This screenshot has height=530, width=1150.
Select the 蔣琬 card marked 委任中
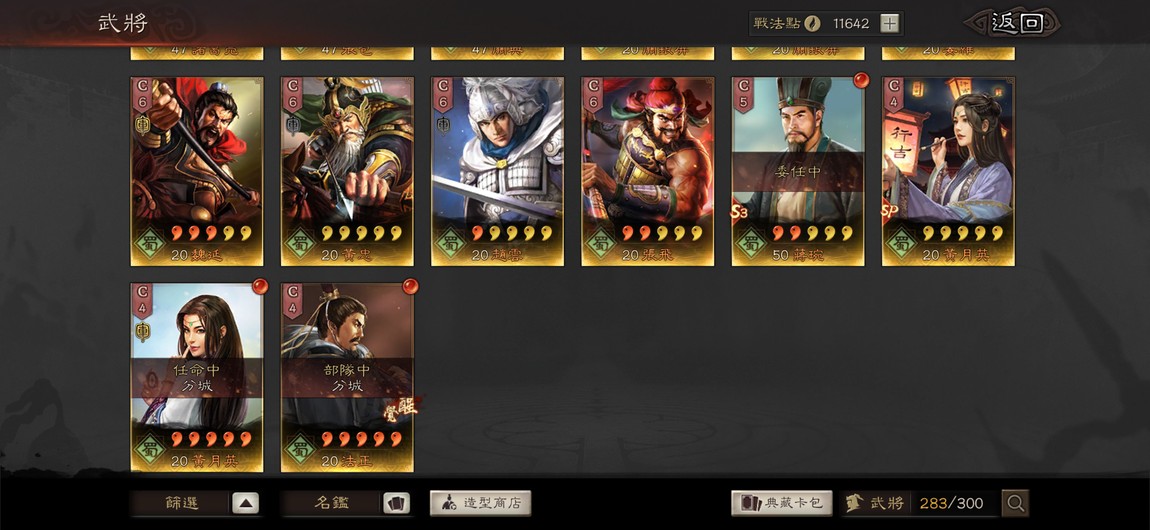(x=798, y=170)
